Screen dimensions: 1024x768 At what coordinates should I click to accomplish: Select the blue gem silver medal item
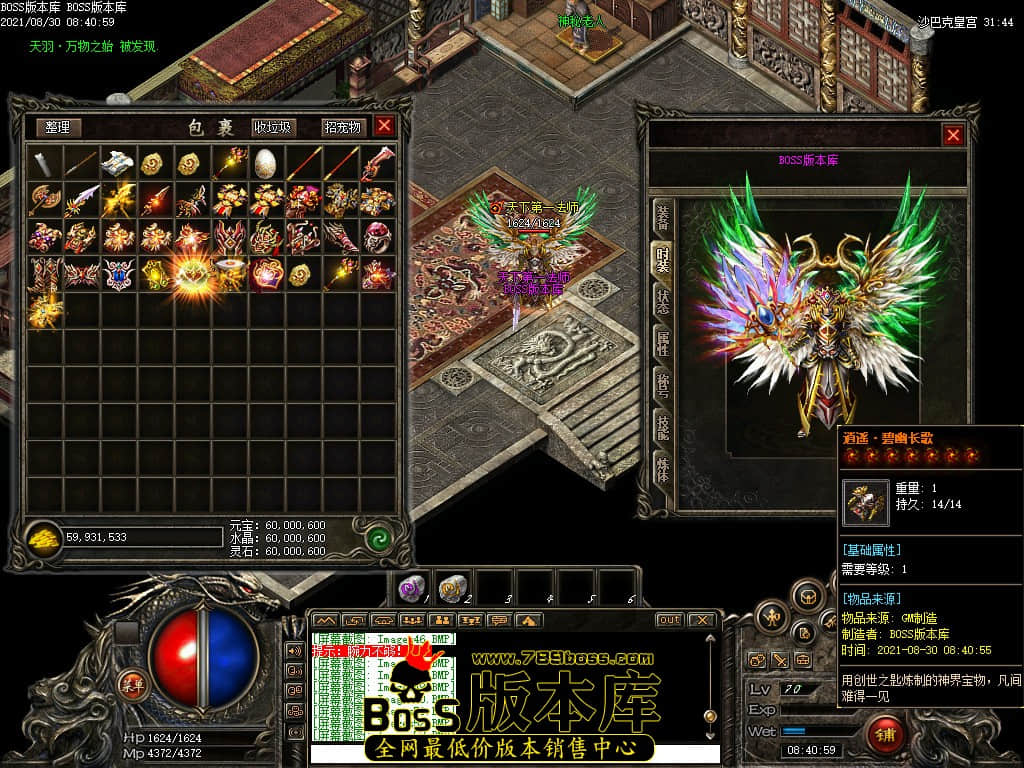(119, 273)
